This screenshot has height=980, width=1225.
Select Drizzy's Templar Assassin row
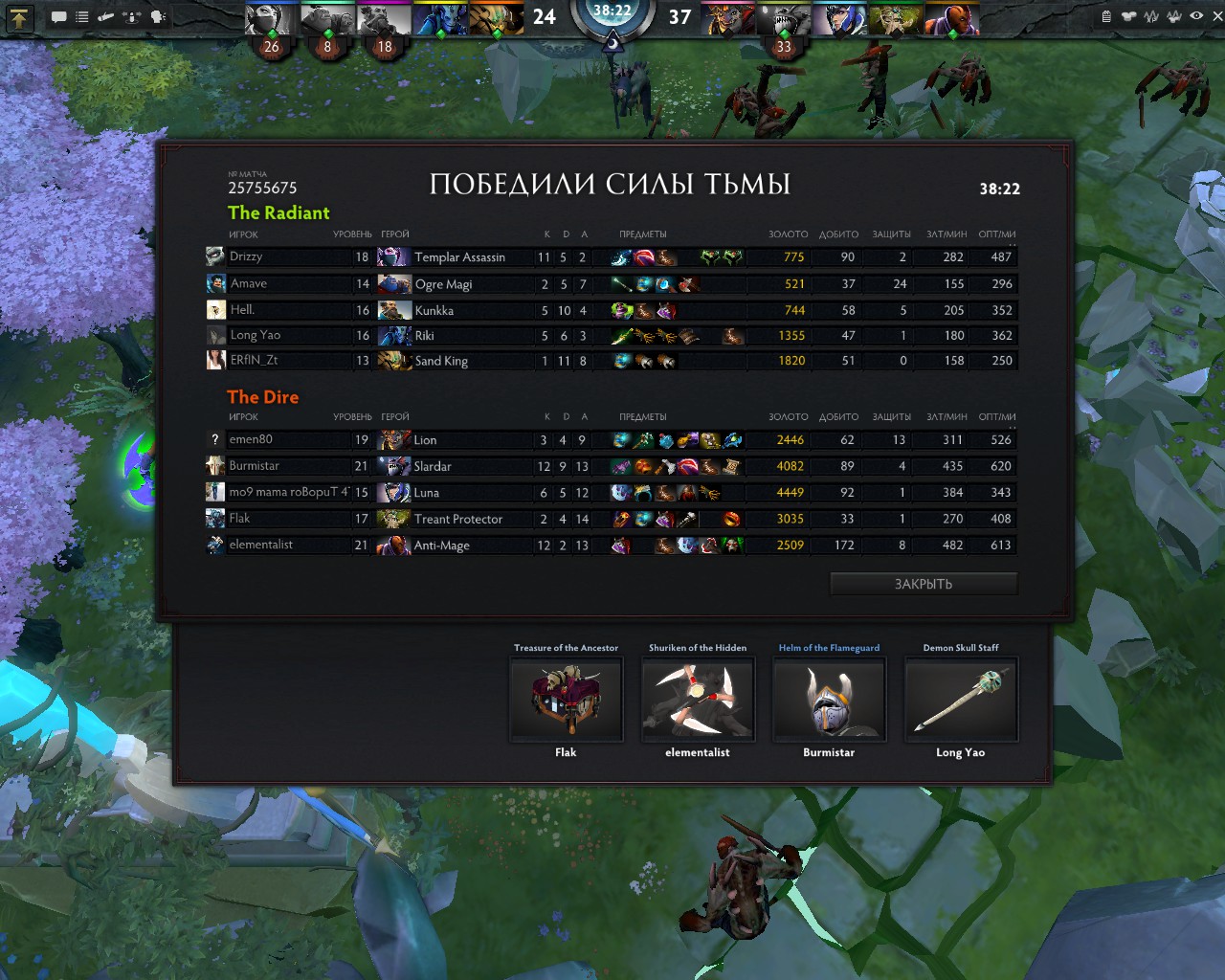click(459, 256)
